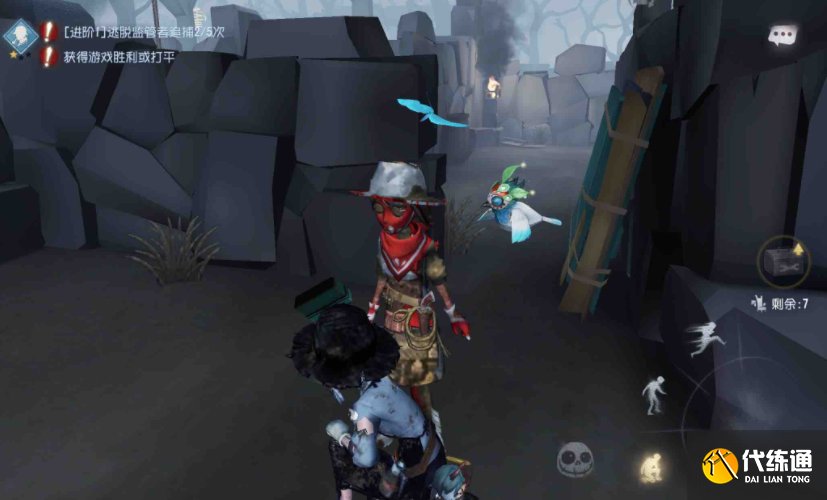Activate the glowing crouch stance icon
The height and width of the screenshot is (500, 827).
[x=650, y=463]
